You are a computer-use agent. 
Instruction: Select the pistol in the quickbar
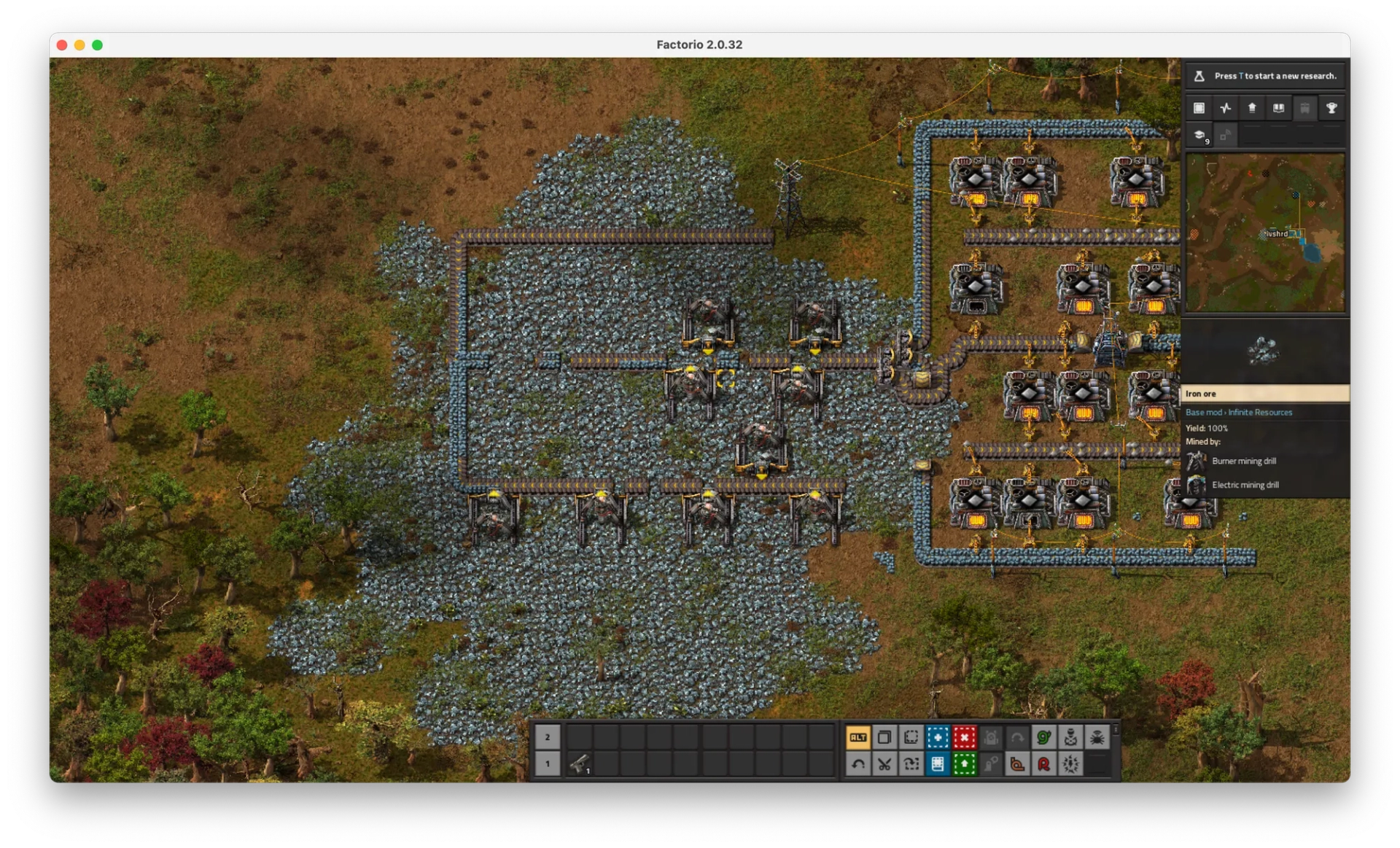pos(580,764)
